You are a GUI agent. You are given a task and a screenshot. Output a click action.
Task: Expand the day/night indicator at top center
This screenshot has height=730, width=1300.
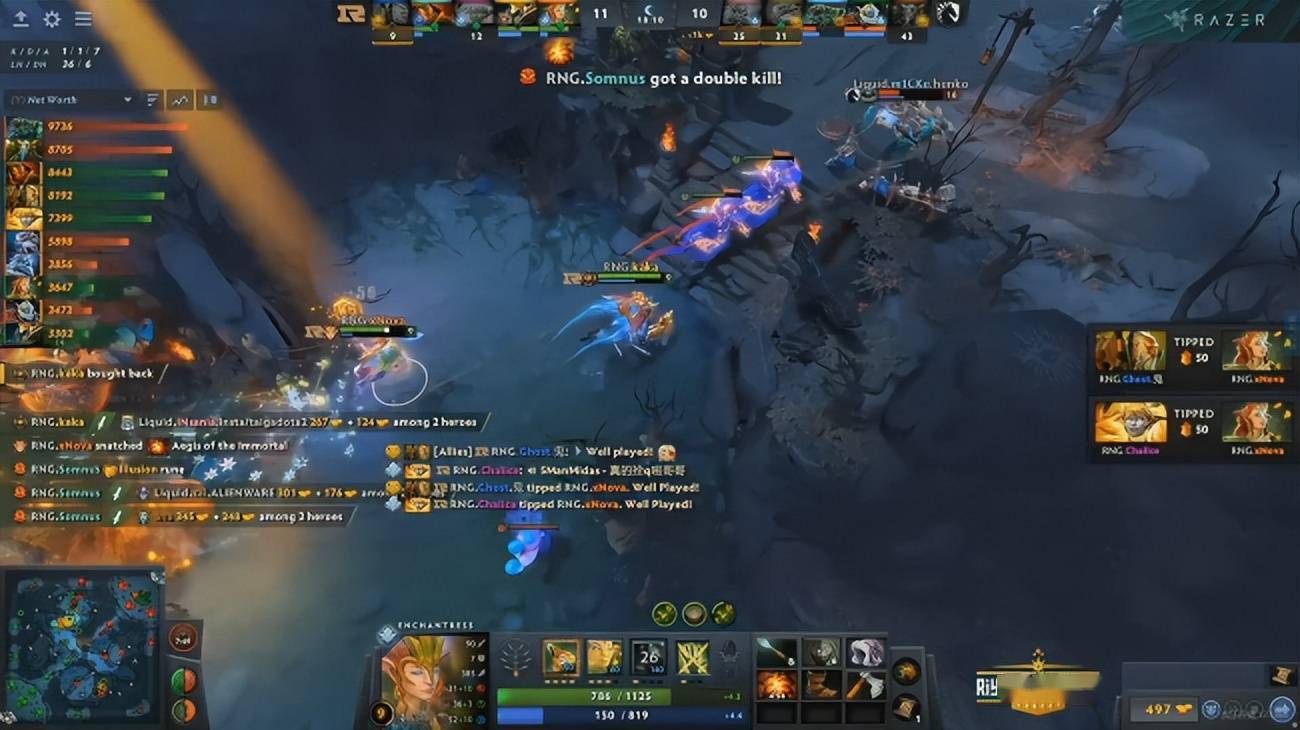tap(649, 10)
